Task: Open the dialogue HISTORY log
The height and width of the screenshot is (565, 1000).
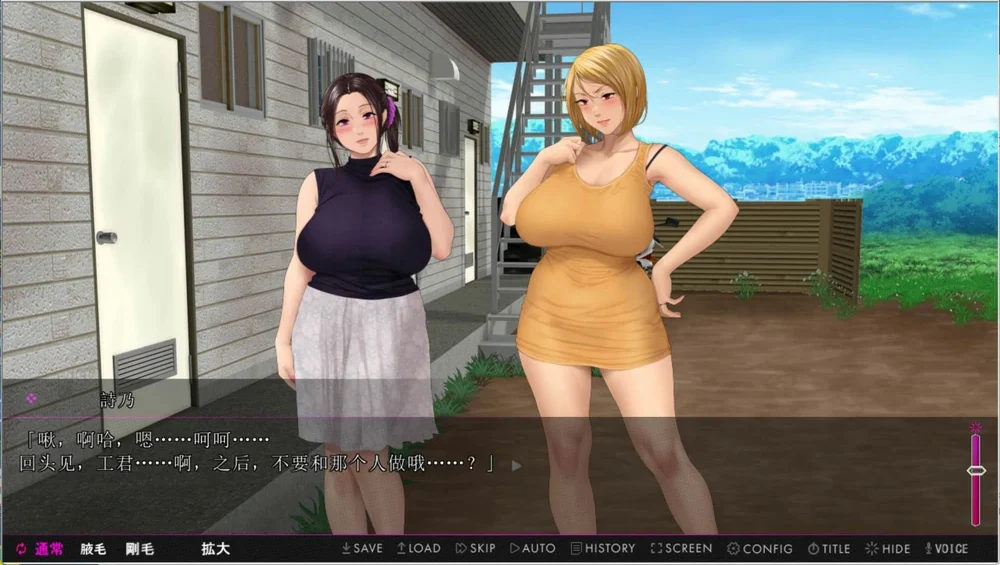Action: 603,548
